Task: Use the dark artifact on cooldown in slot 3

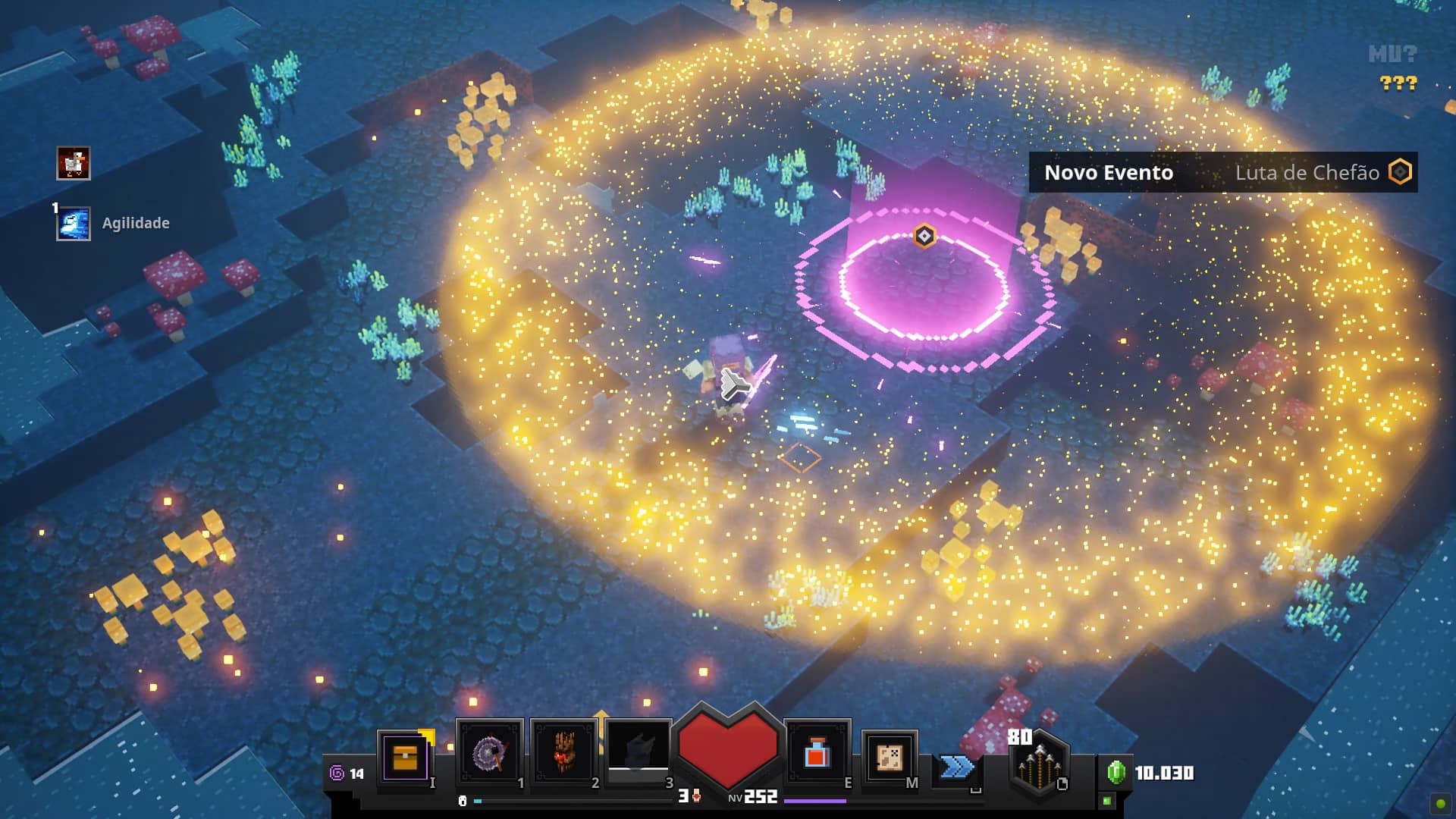Action: point(639,751)
